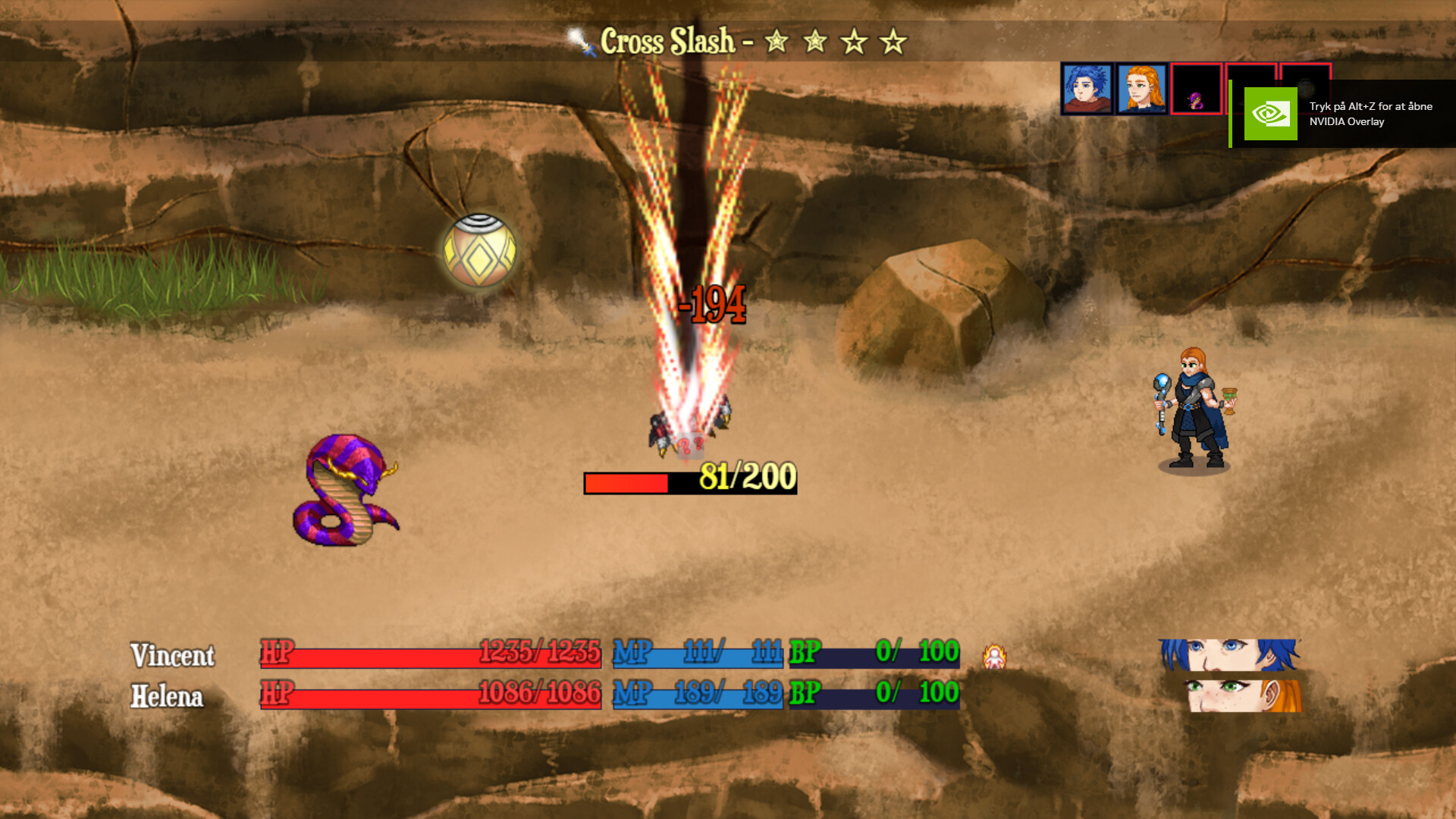Click the NVIDIA logo in the overlay notification
Image resolution: width=1456 pixels, height=819 pixels.
(1270, 115)
